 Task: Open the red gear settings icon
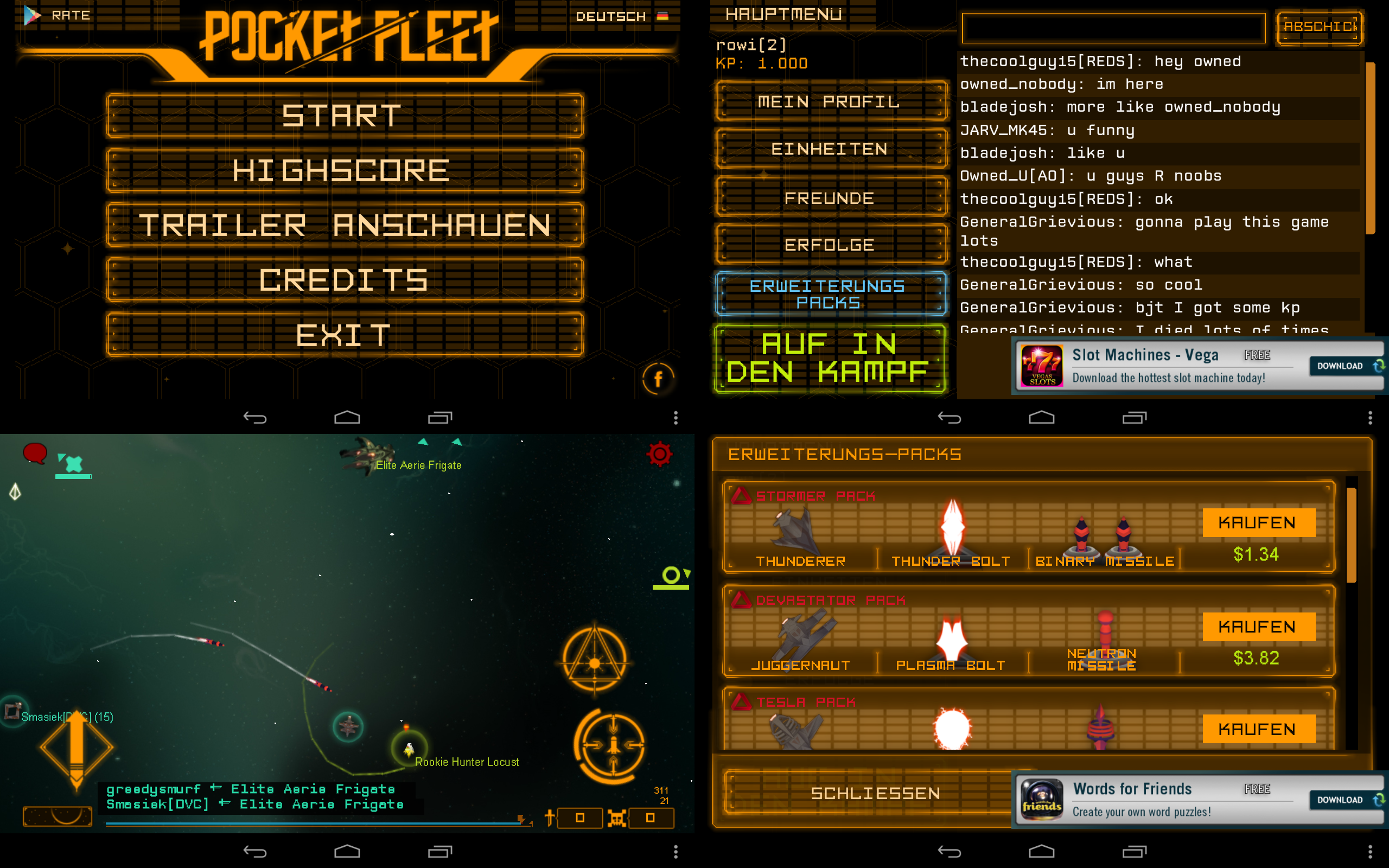point(659,454)
